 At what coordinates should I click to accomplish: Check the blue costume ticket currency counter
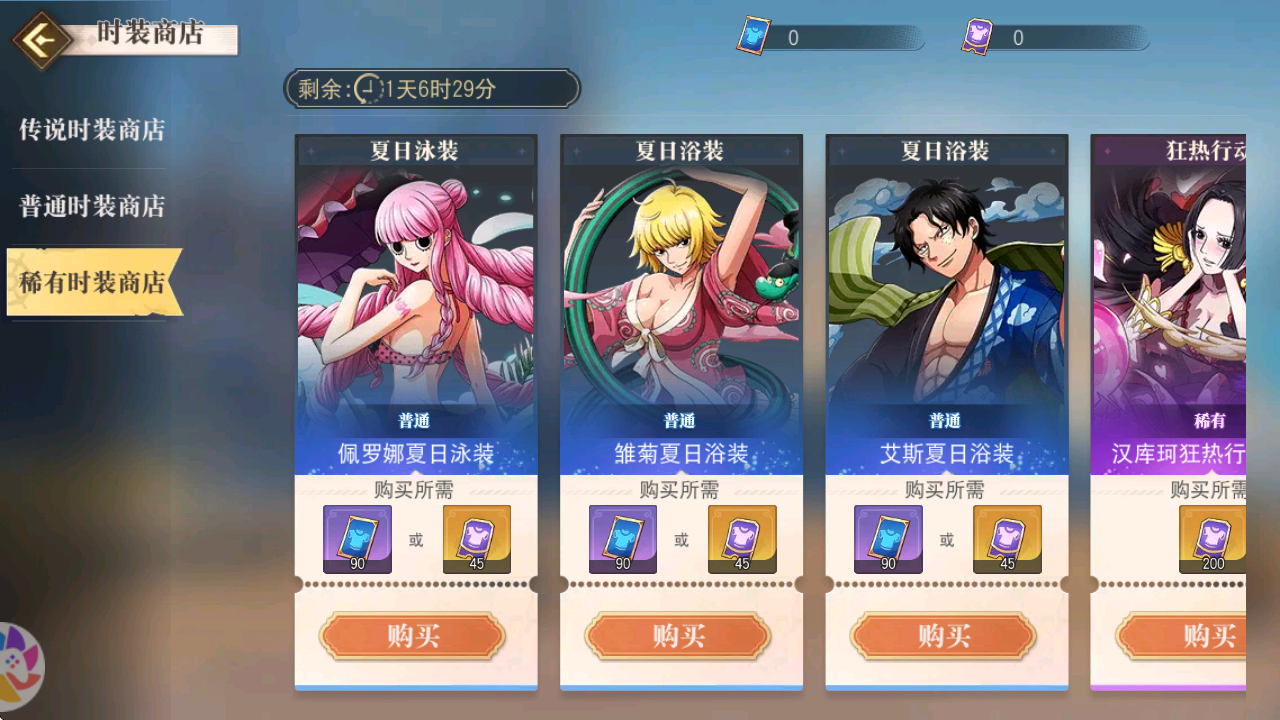click(x=829, y=38)
